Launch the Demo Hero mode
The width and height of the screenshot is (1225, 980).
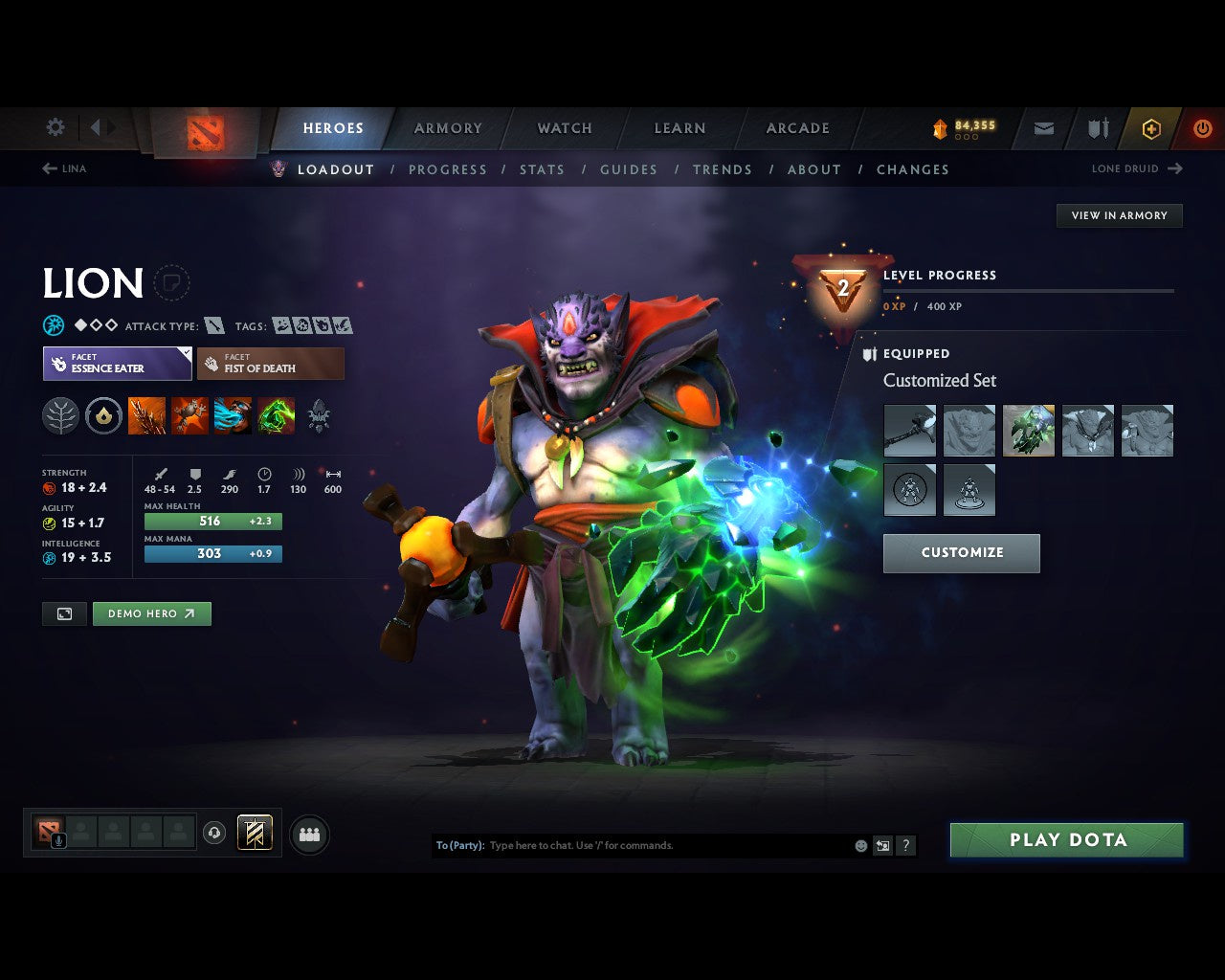(151, 613)
